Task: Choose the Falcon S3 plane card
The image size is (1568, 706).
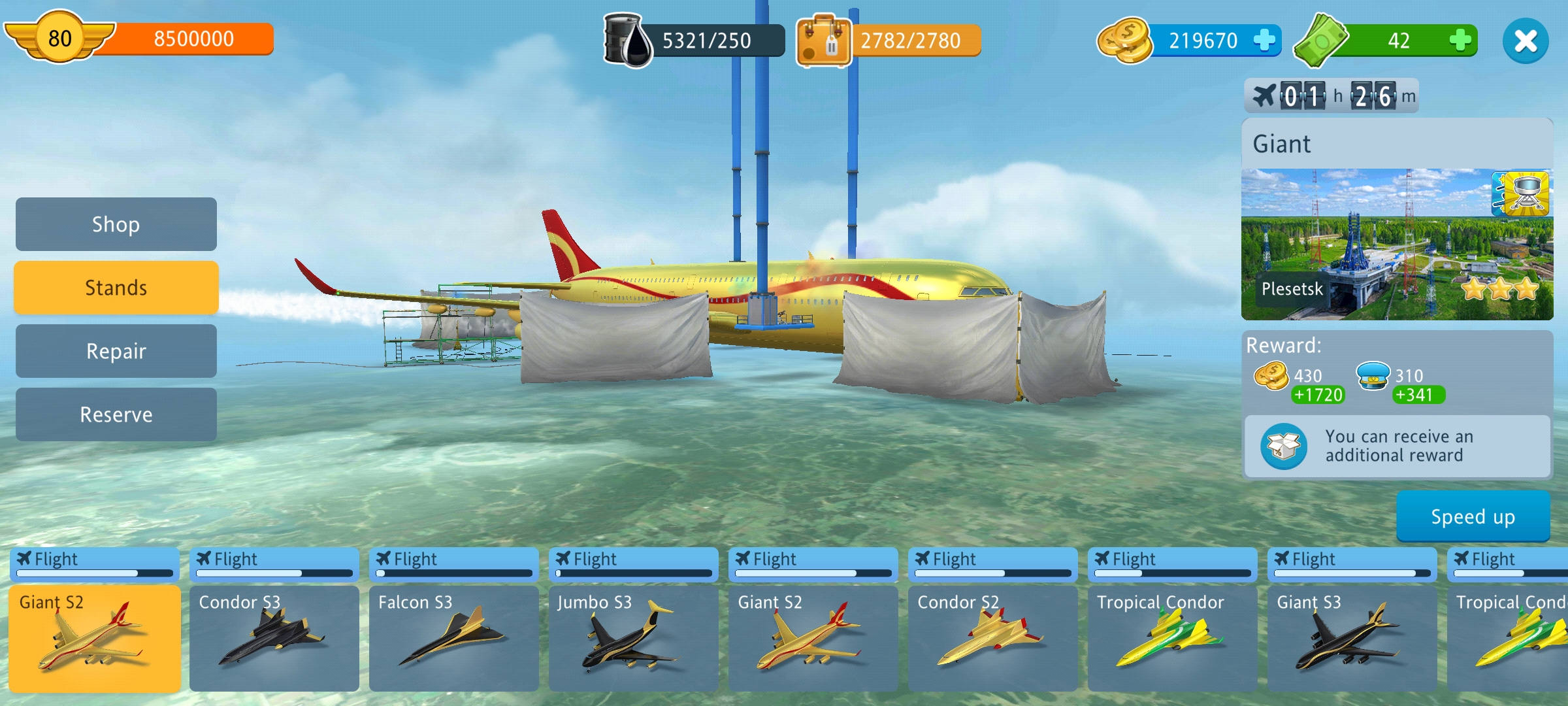Action: (x=454, y=637)
